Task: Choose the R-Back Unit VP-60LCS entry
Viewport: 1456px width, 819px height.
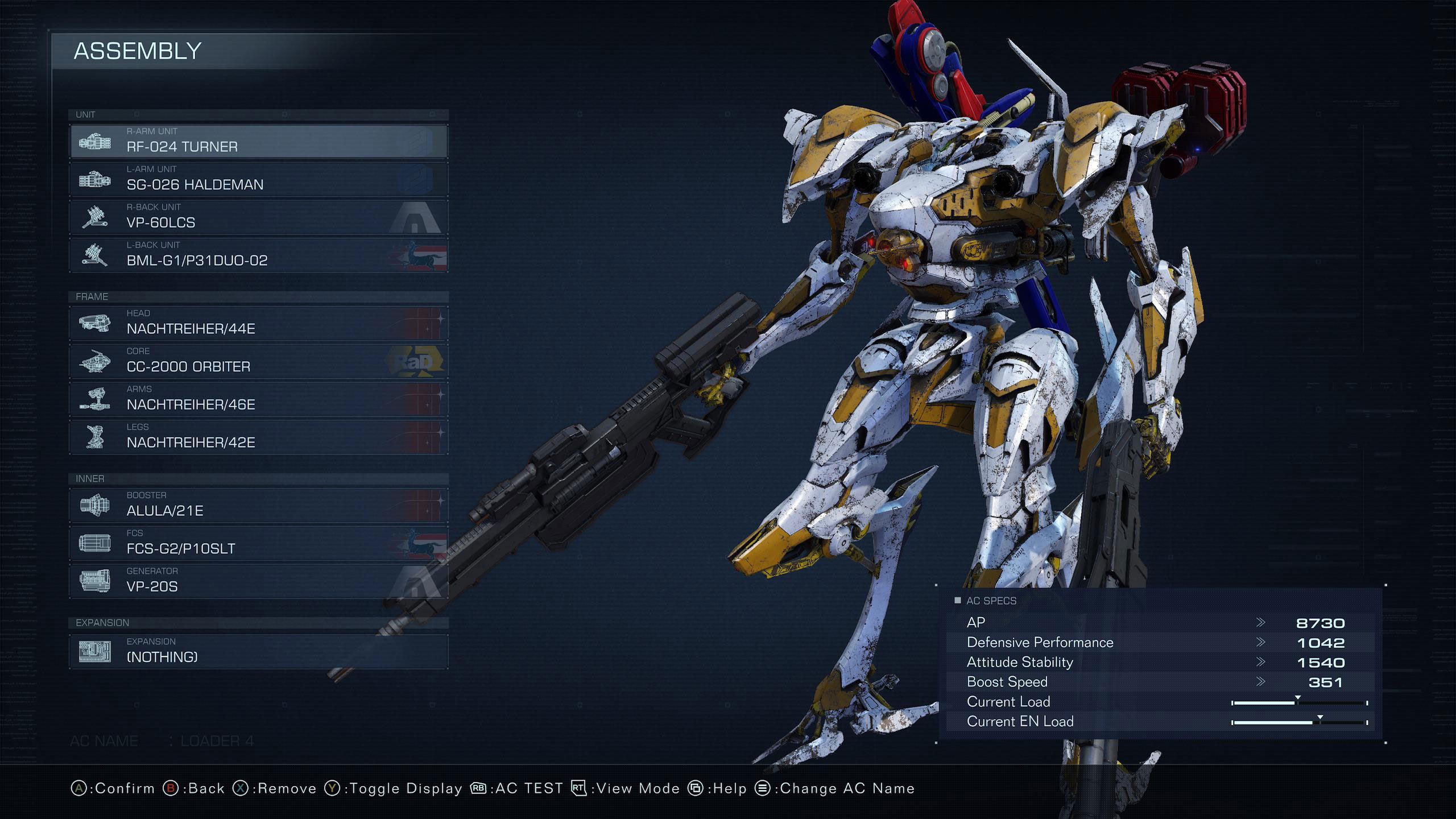Action: click(259, 217)
